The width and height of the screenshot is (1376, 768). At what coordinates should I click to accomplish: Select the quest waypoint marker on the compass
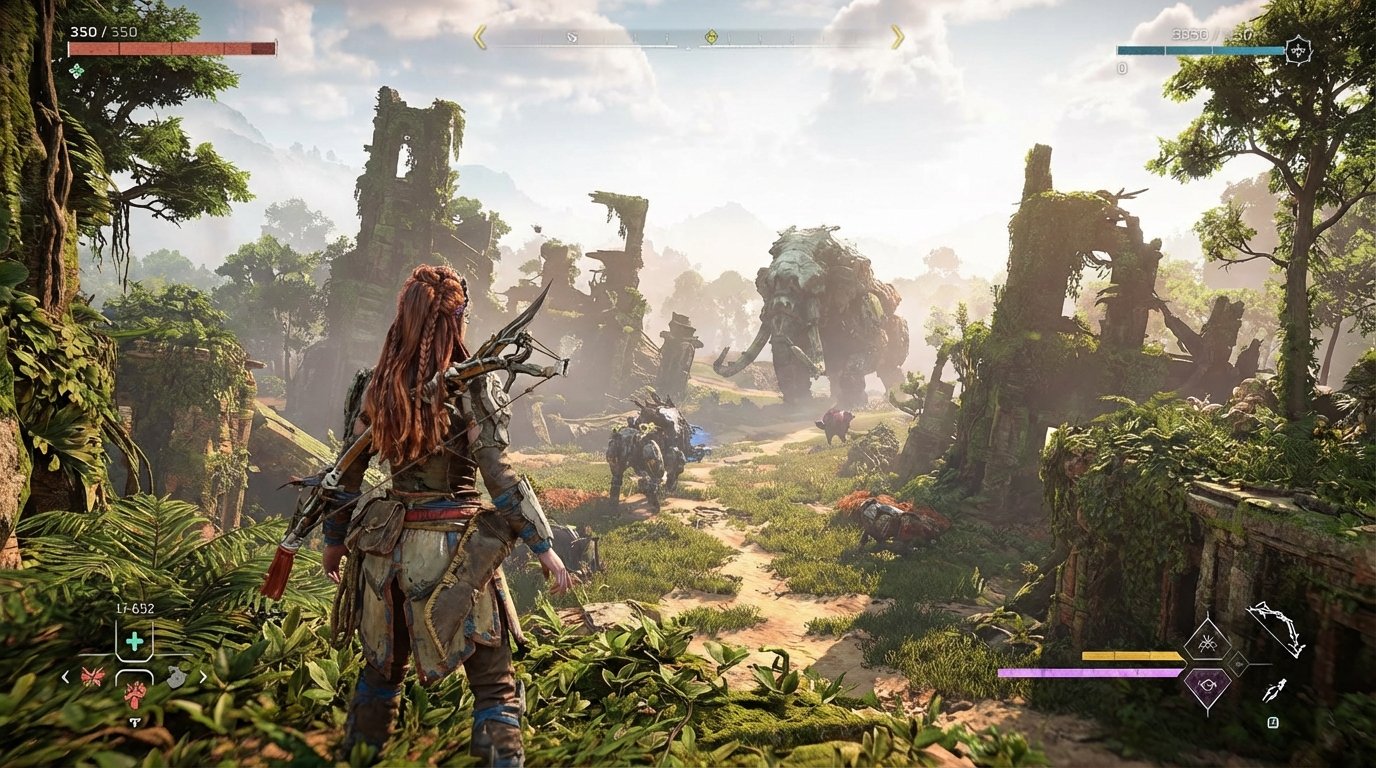point(713,35)
